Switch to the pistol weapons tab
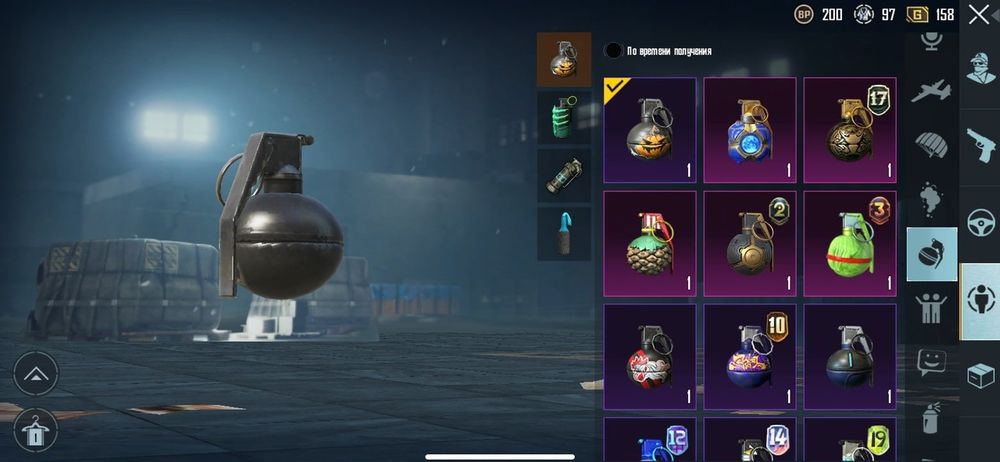This screenshot has height=462, width=1000. click(980, 144)
